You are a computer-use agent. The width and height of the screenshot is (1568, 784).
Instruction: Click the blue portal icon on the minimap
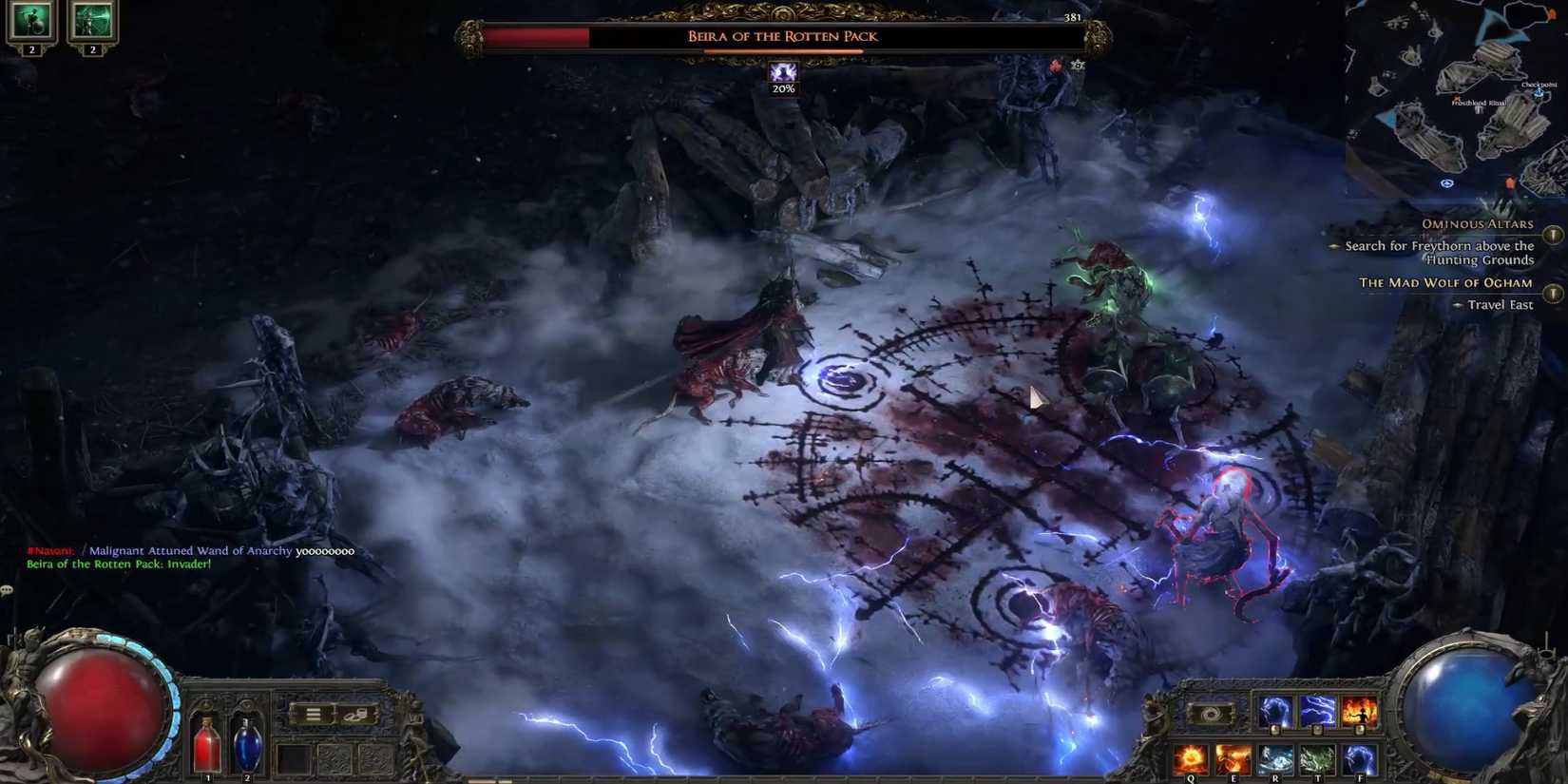click(x=1447, y=182)
